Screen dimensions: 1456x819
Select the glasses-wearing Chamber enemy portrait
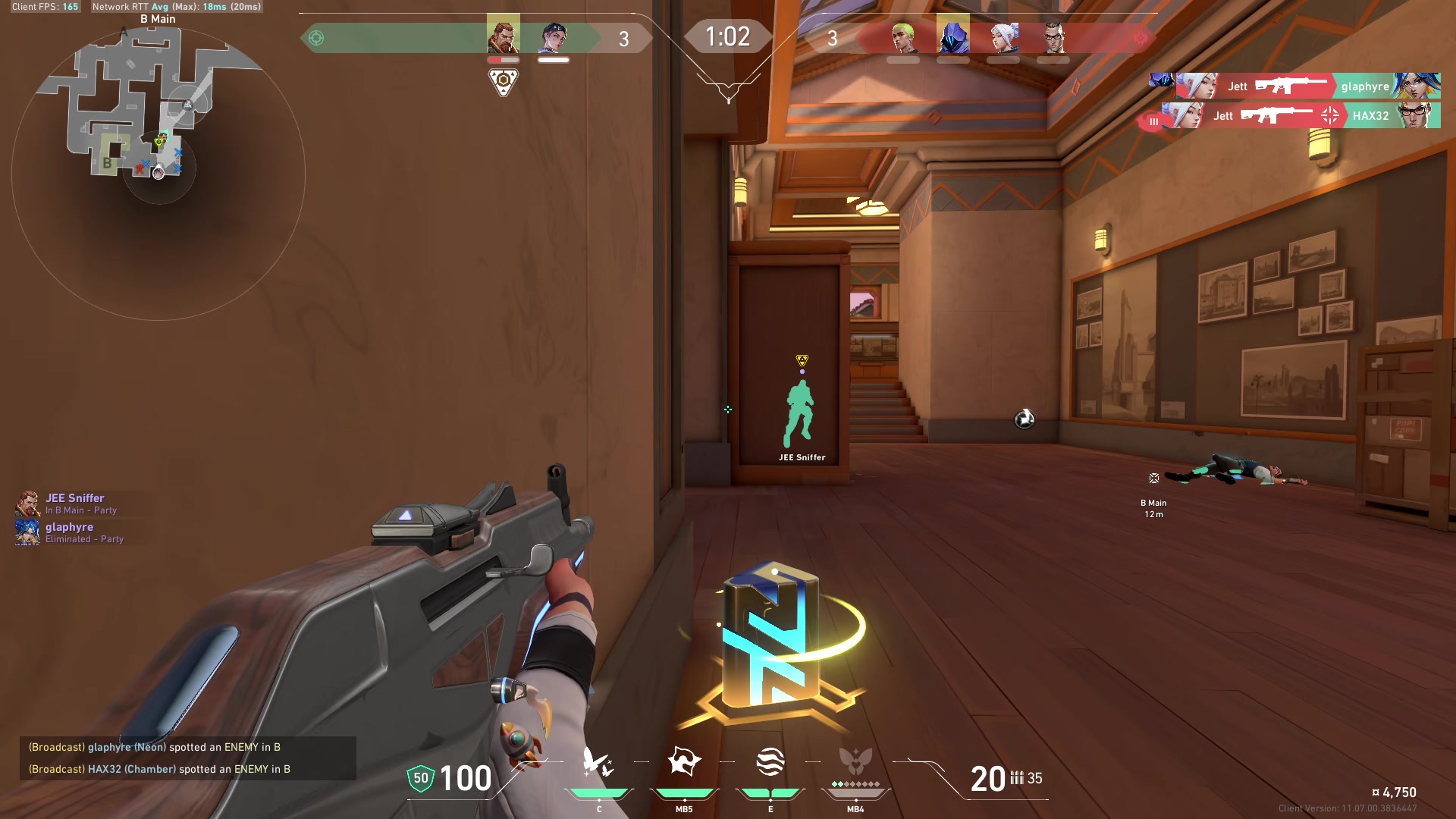click(1053, 37)
